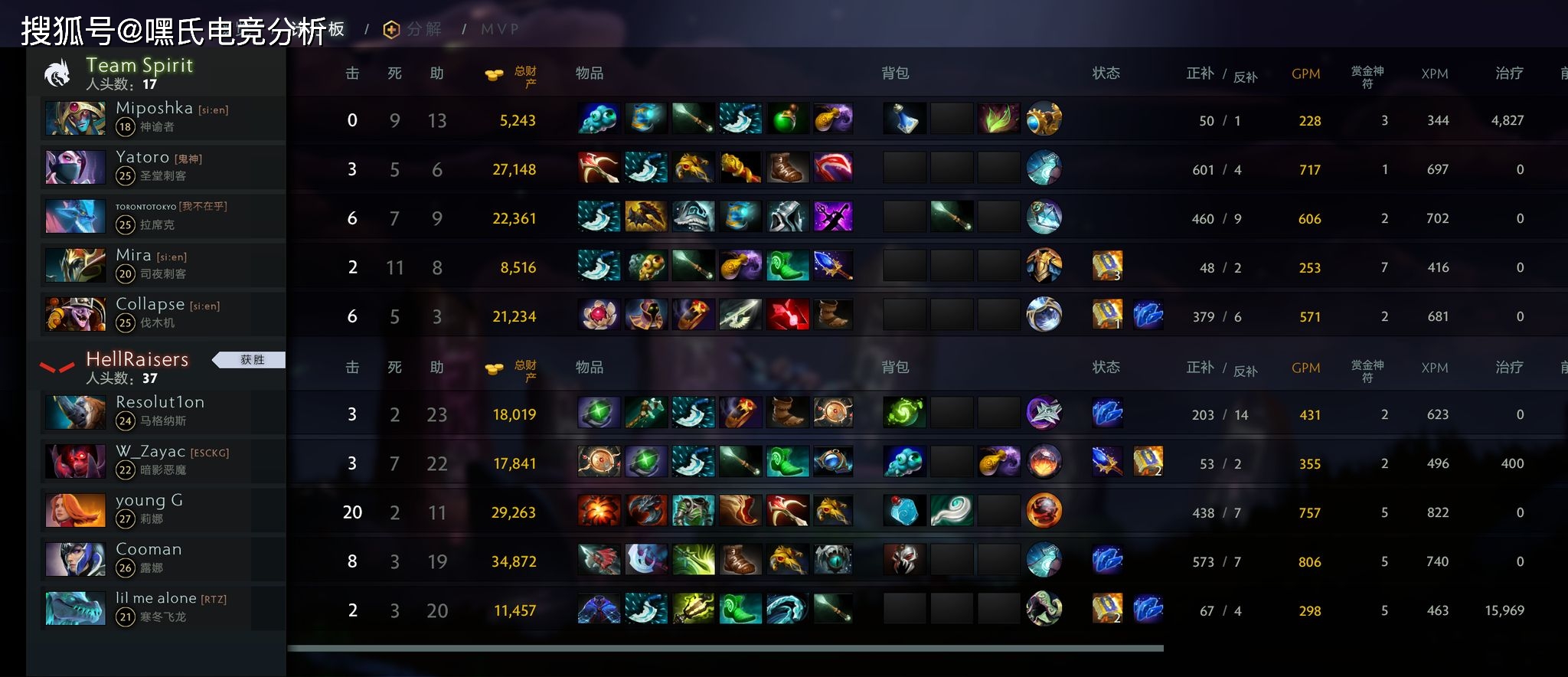Open the MVP tab
This screenshot has width=1568, height=677.
(499, 28)
